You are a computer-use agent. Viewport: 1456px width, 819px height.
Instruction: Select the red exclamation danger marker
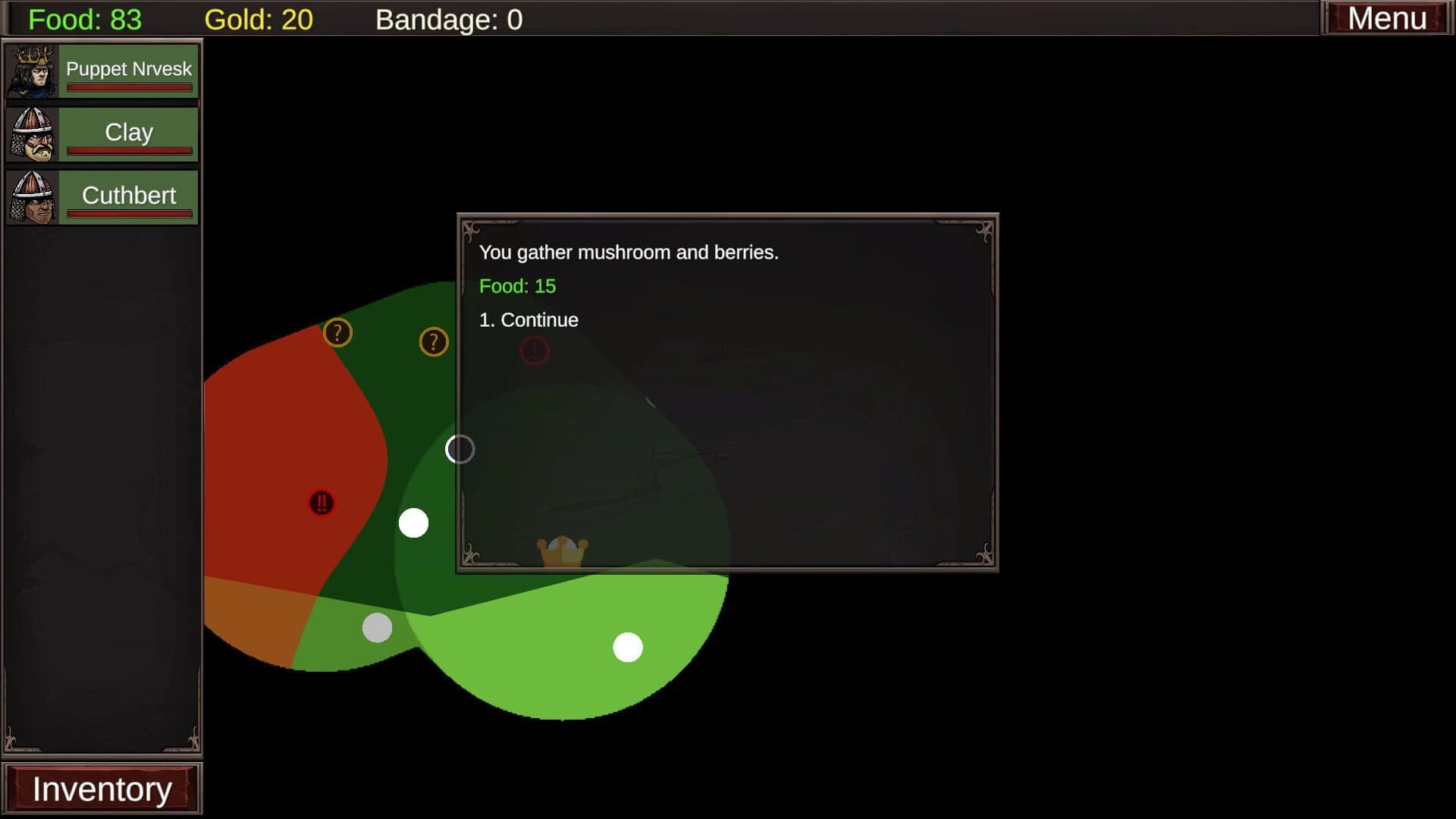click(321, 503)
